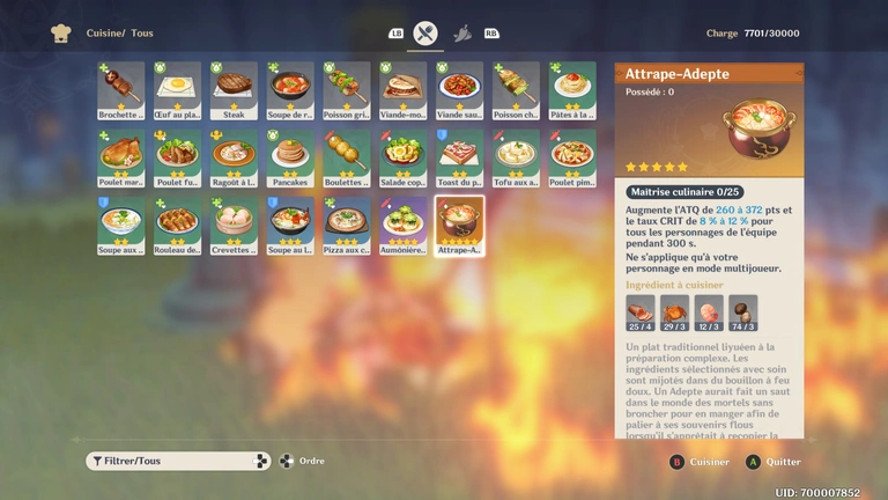Switch to the chili ingredient processing tab
Image resolution: width=888 pixels, height=500 pixels.
(463, 33)
